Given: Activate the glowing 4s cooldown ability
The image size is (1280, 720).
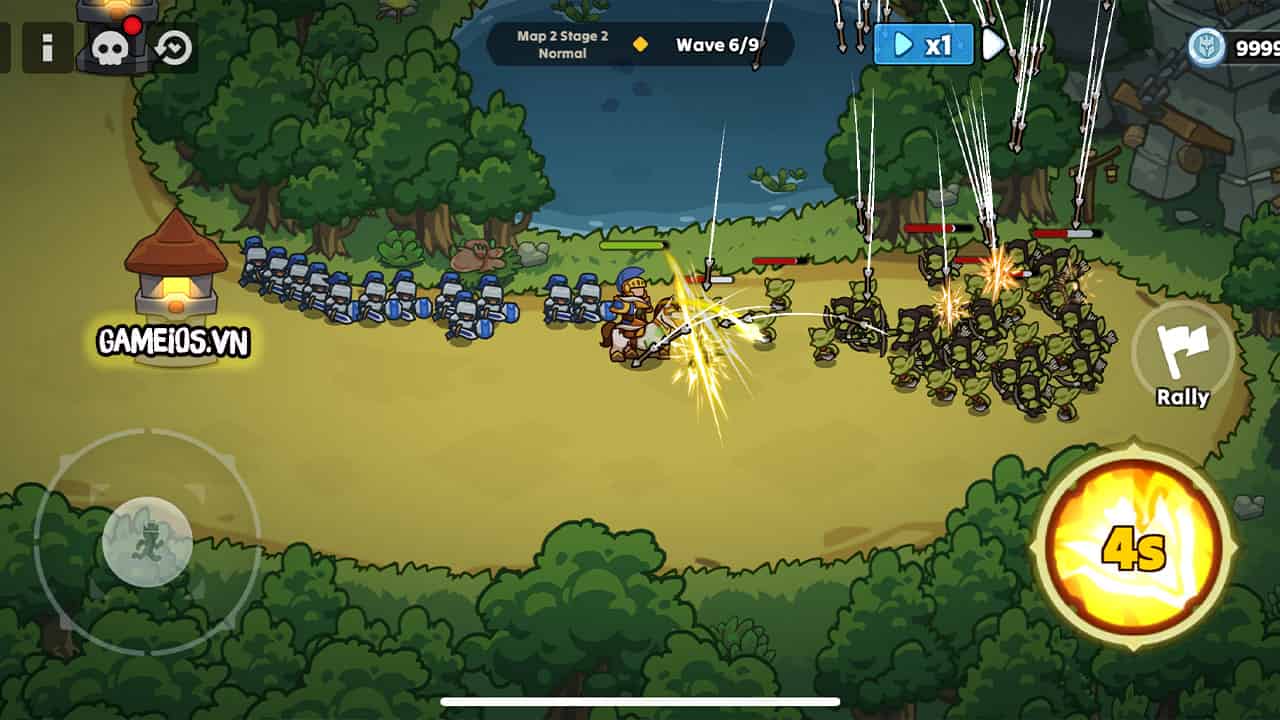Looking at the screenshot, I should point(1135,545).
